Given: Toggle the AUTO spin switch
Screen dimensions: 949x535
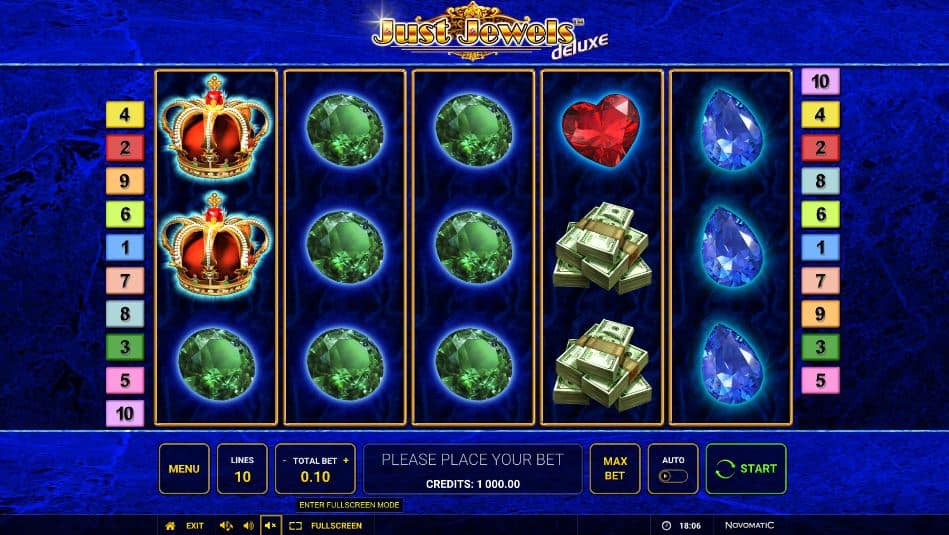Looking at the screenshot, I should (673, 476).
